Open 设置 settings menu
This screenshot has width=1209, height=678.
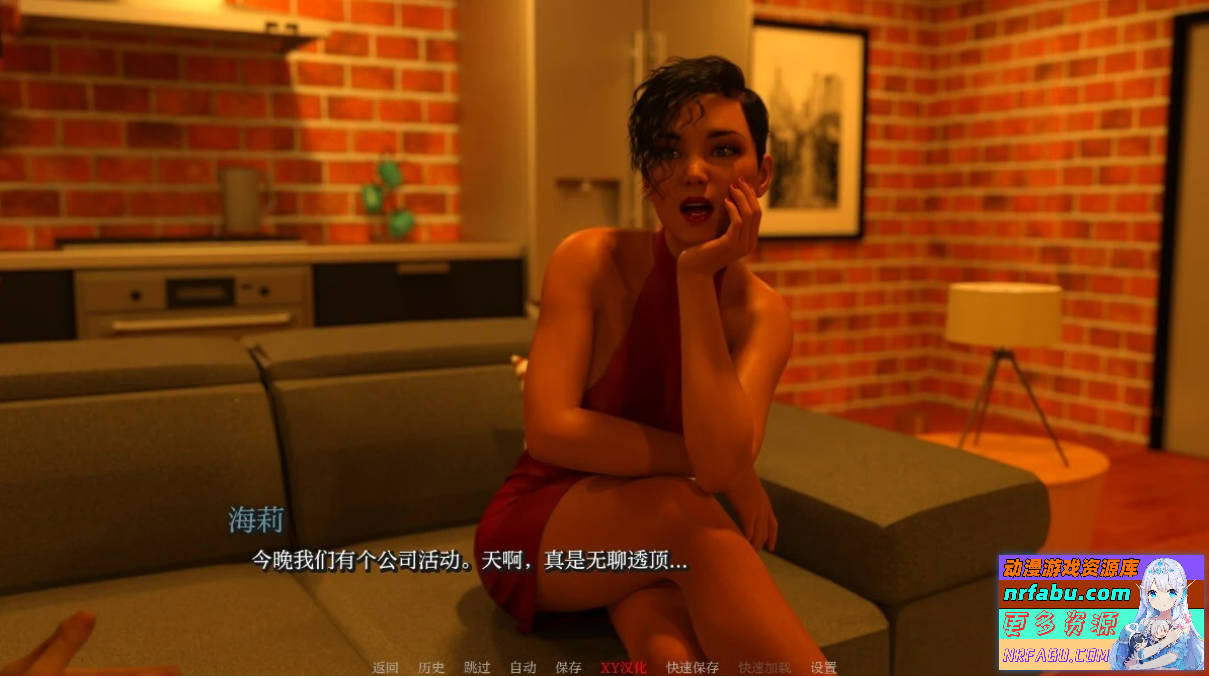point(823,667)
